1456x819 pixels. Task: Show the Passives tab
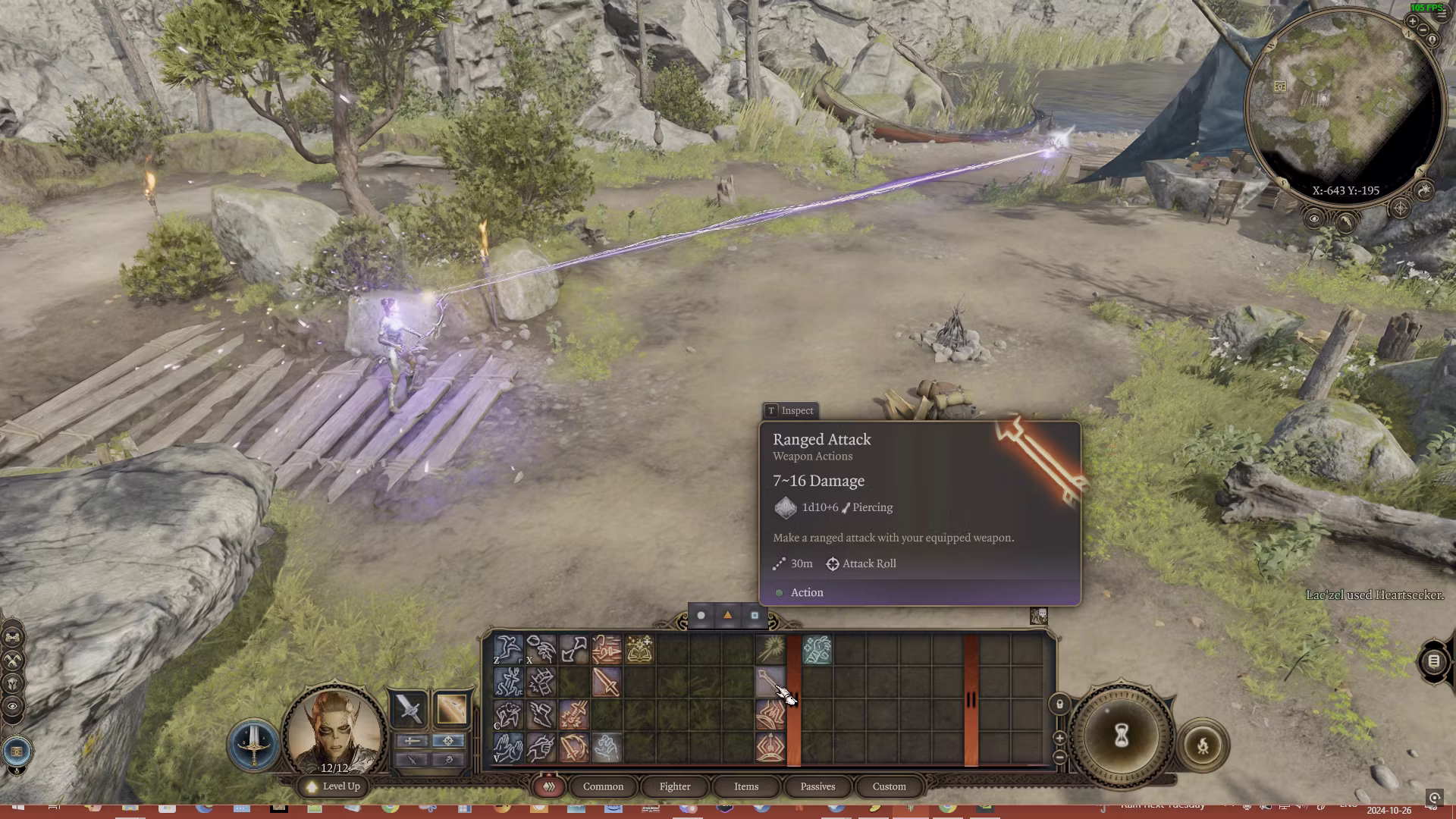pyautogui.click(x=817, y=786)
